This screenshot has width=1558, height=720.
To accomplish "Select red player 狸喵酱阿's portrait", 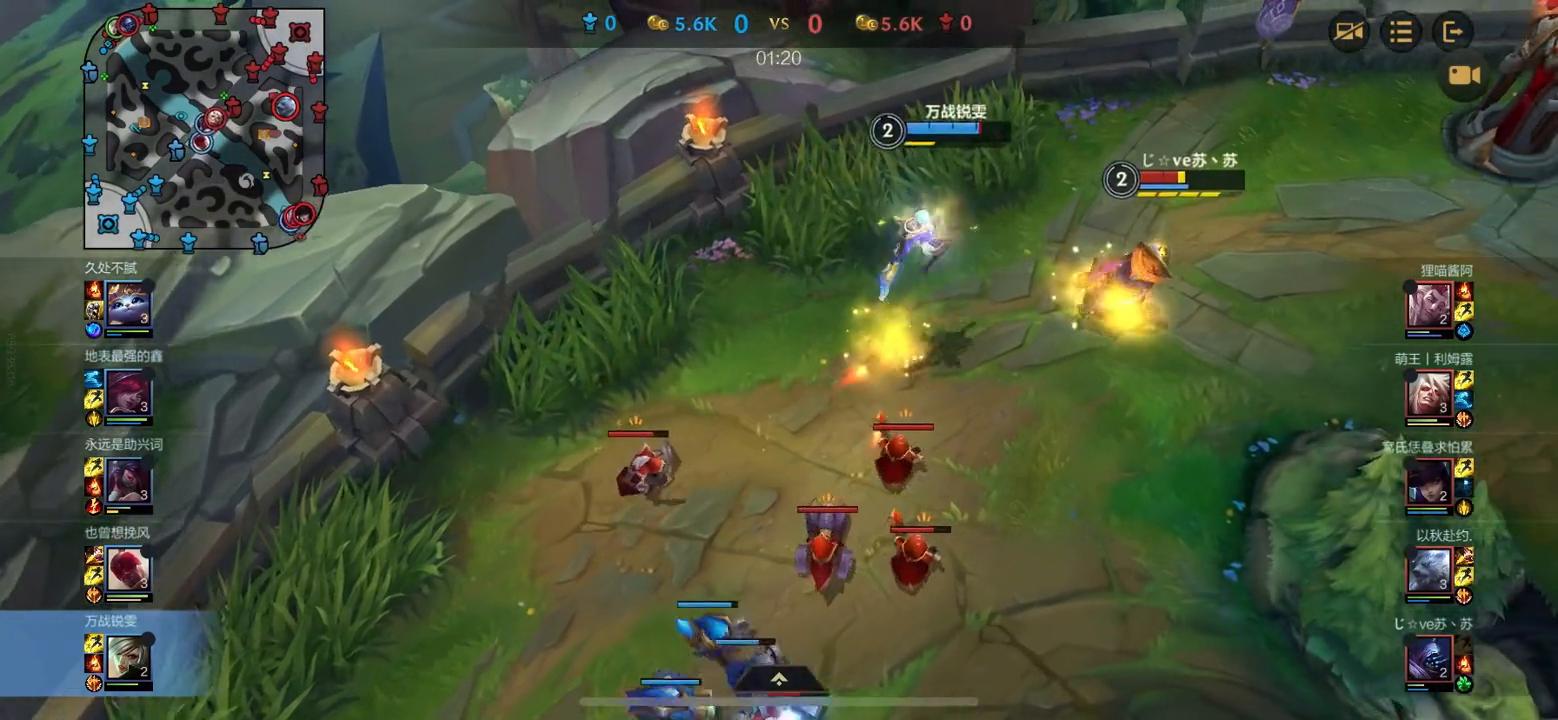I will pyautogui.click(x=1429, y=305).
